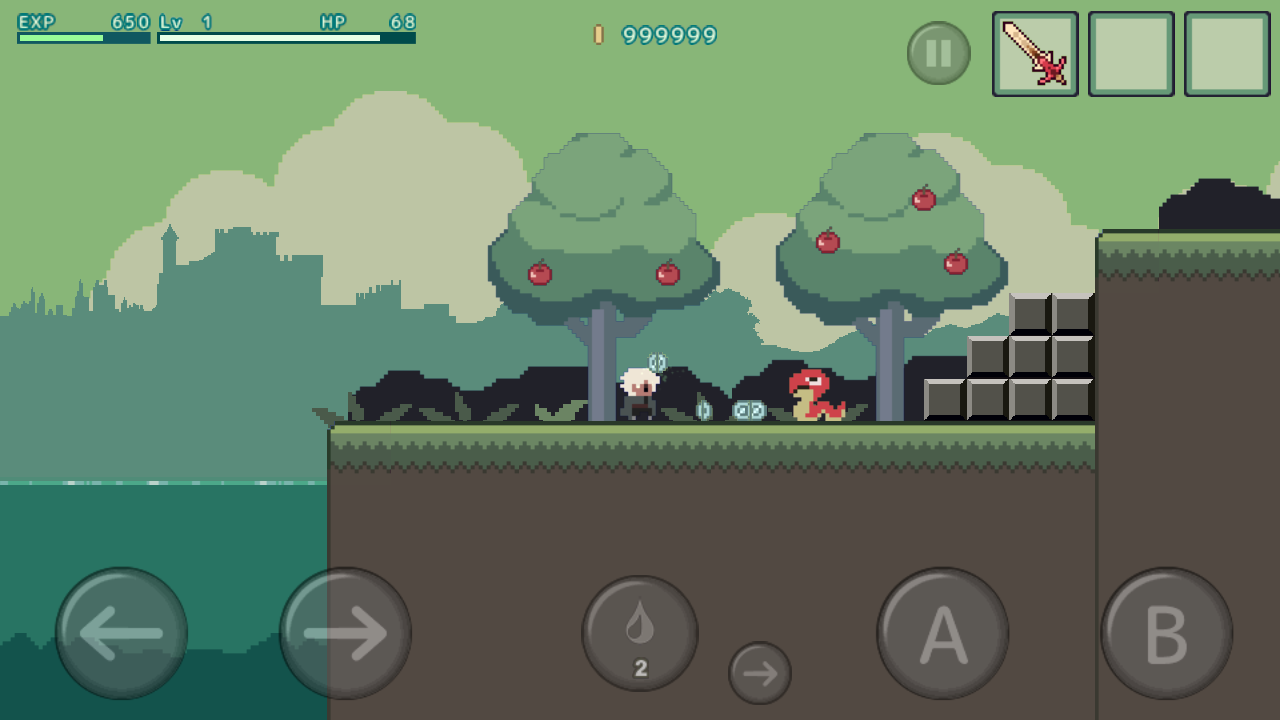Screen dimensions: 1280x720
Task: Select the red sword weapon slot
Action: pos(1035,54)
